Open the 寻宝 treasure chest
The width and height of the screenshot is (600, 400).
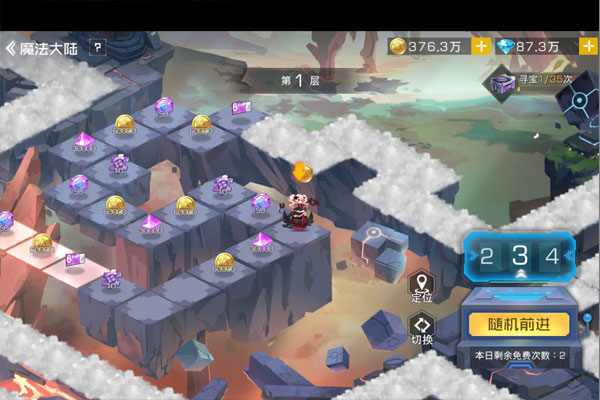coord(500,84)
